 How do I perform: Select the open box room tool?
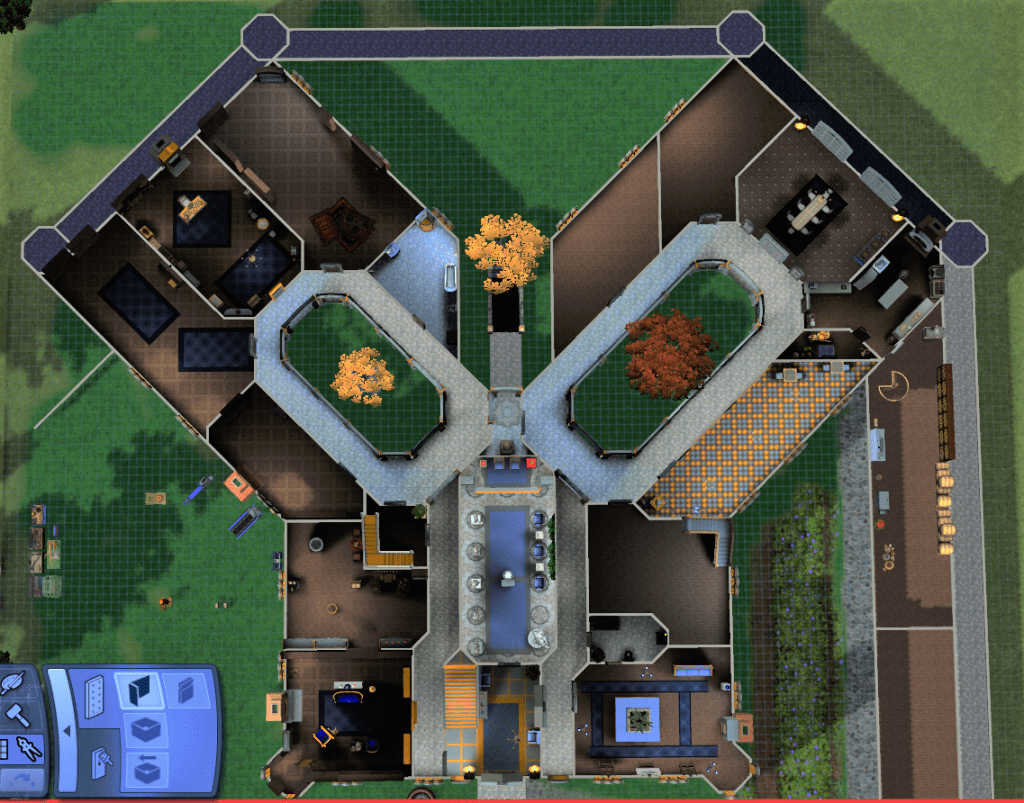tap(146, 728)
